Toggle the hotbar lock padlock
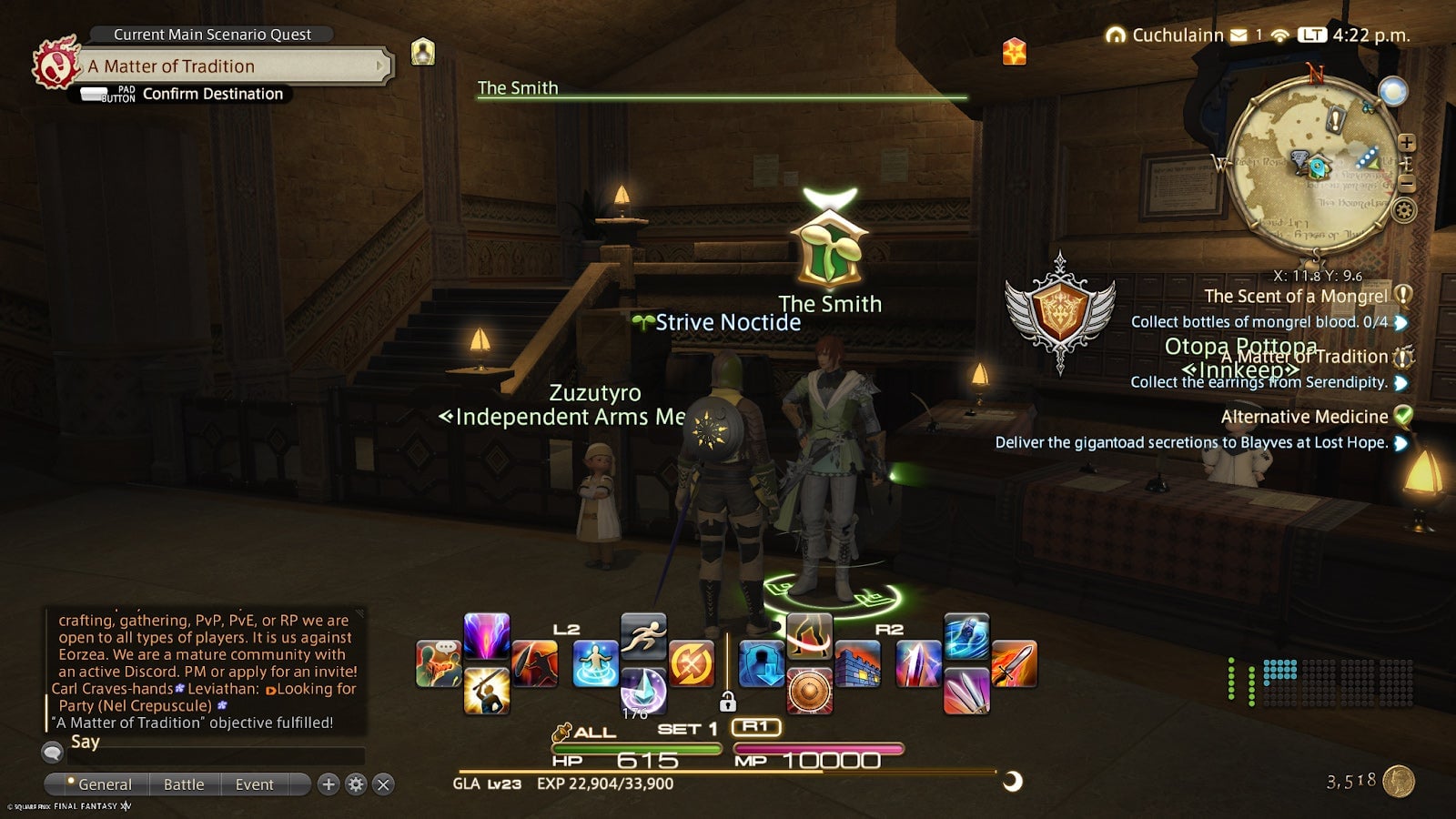Screen dimensions: 1456x819 pyautogui.click(x=728, y=703)
